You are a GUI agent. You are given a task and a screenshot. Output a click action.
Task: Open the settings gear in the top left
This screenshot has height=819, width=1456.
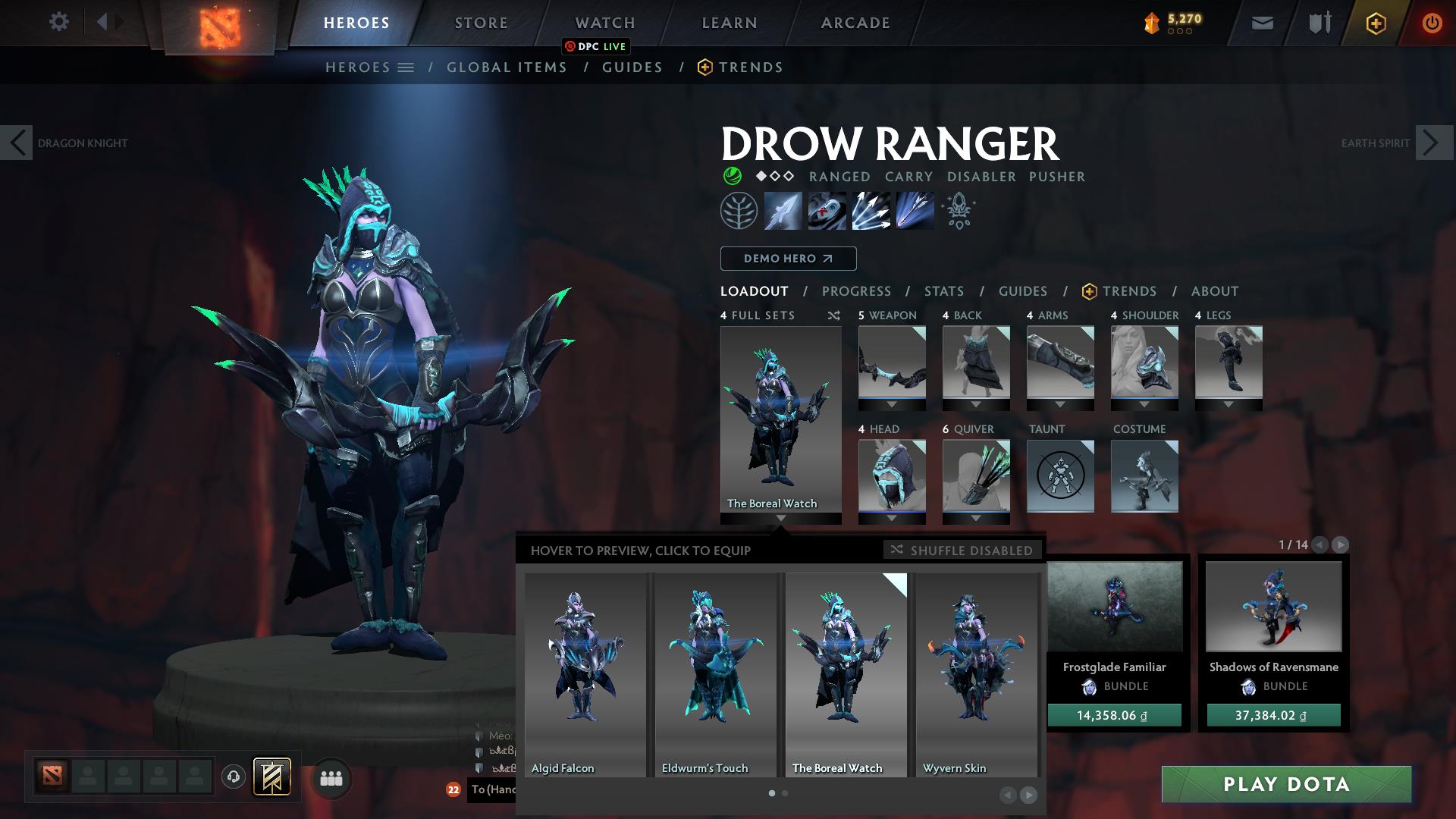(x=58, y=22)
